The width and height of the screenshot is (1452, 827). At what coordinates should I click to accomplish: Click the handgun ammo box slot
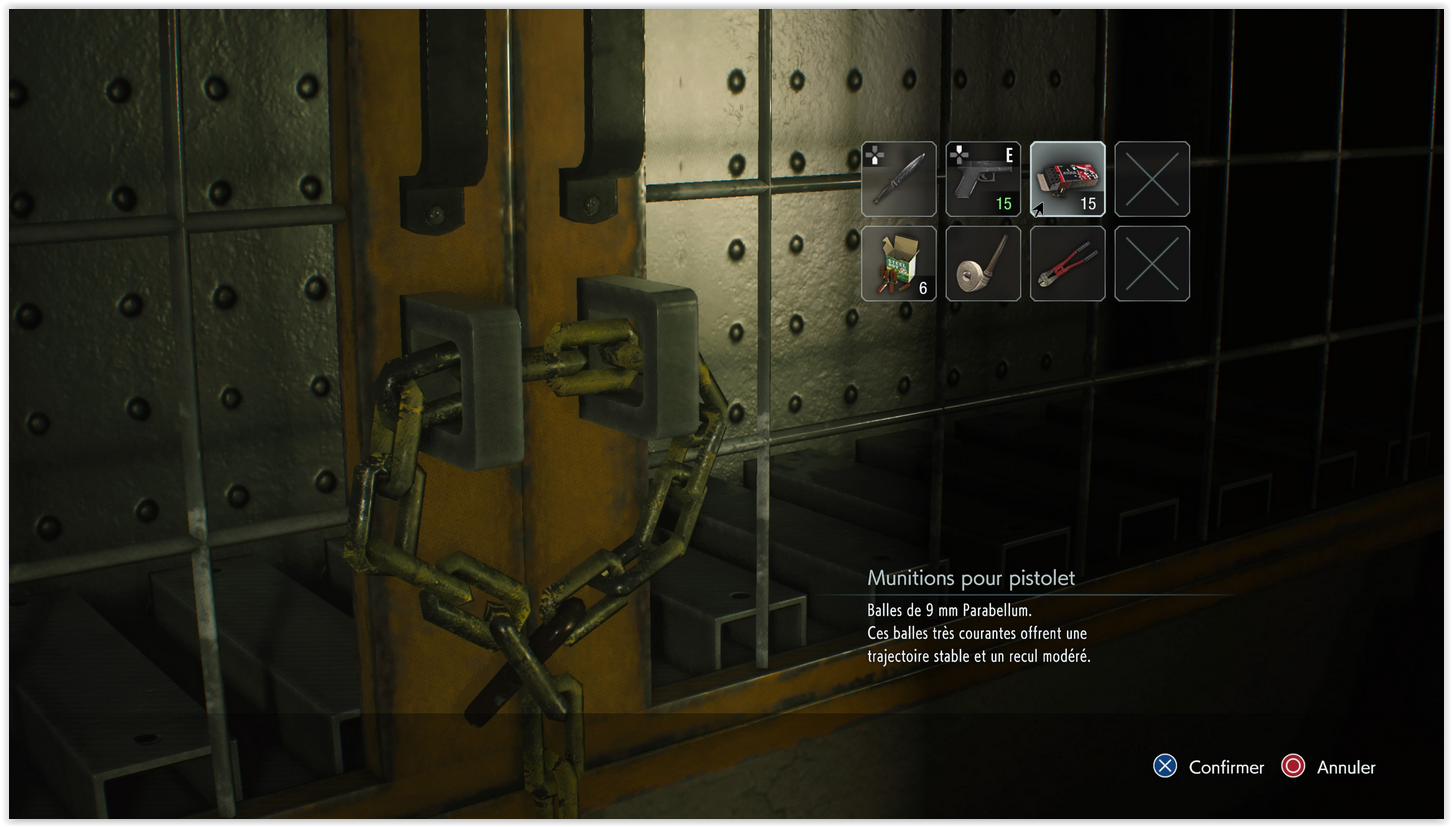tap(1067, 179)
